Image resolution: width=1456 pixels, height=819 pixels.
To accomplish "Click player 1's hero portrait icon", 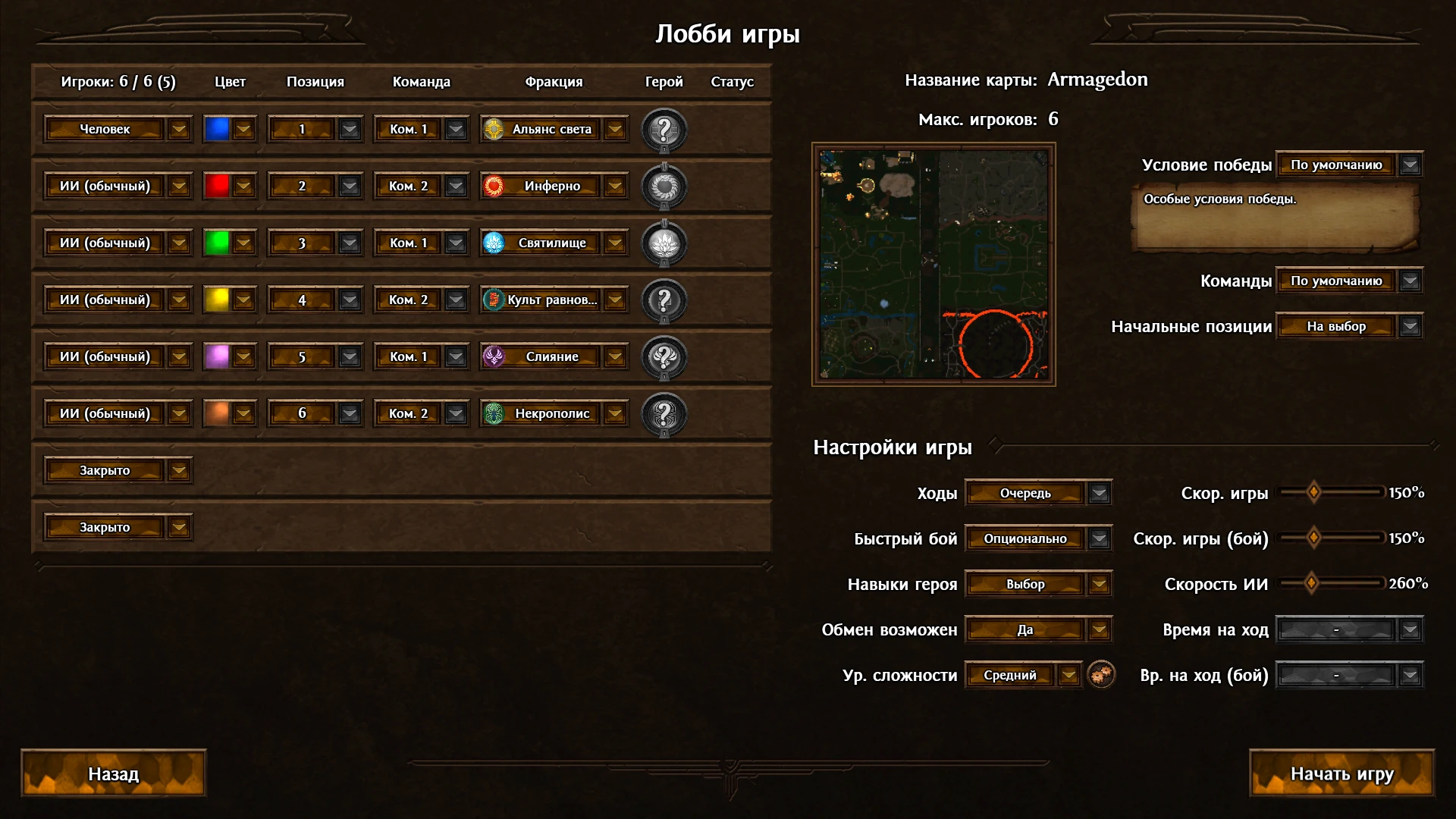I will 664,129.
